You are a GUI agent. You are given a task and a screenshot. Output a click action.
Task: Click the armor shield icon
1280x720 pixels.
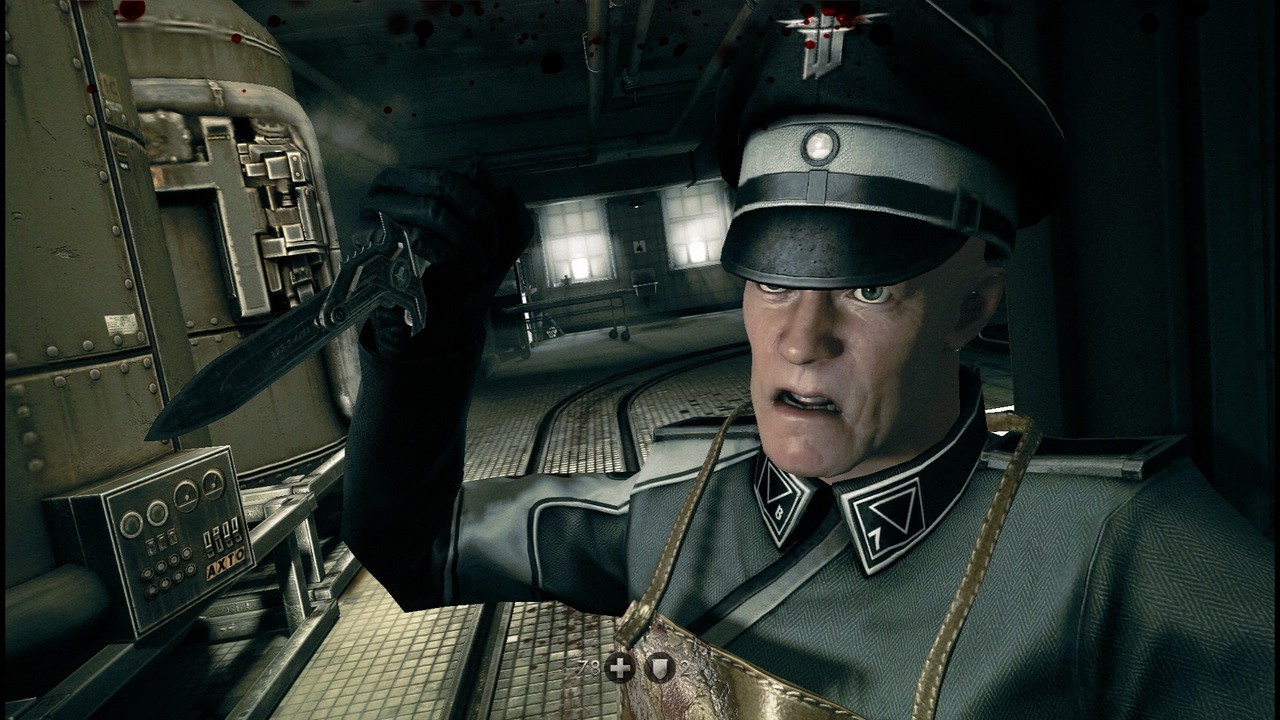tap(660, 667)
